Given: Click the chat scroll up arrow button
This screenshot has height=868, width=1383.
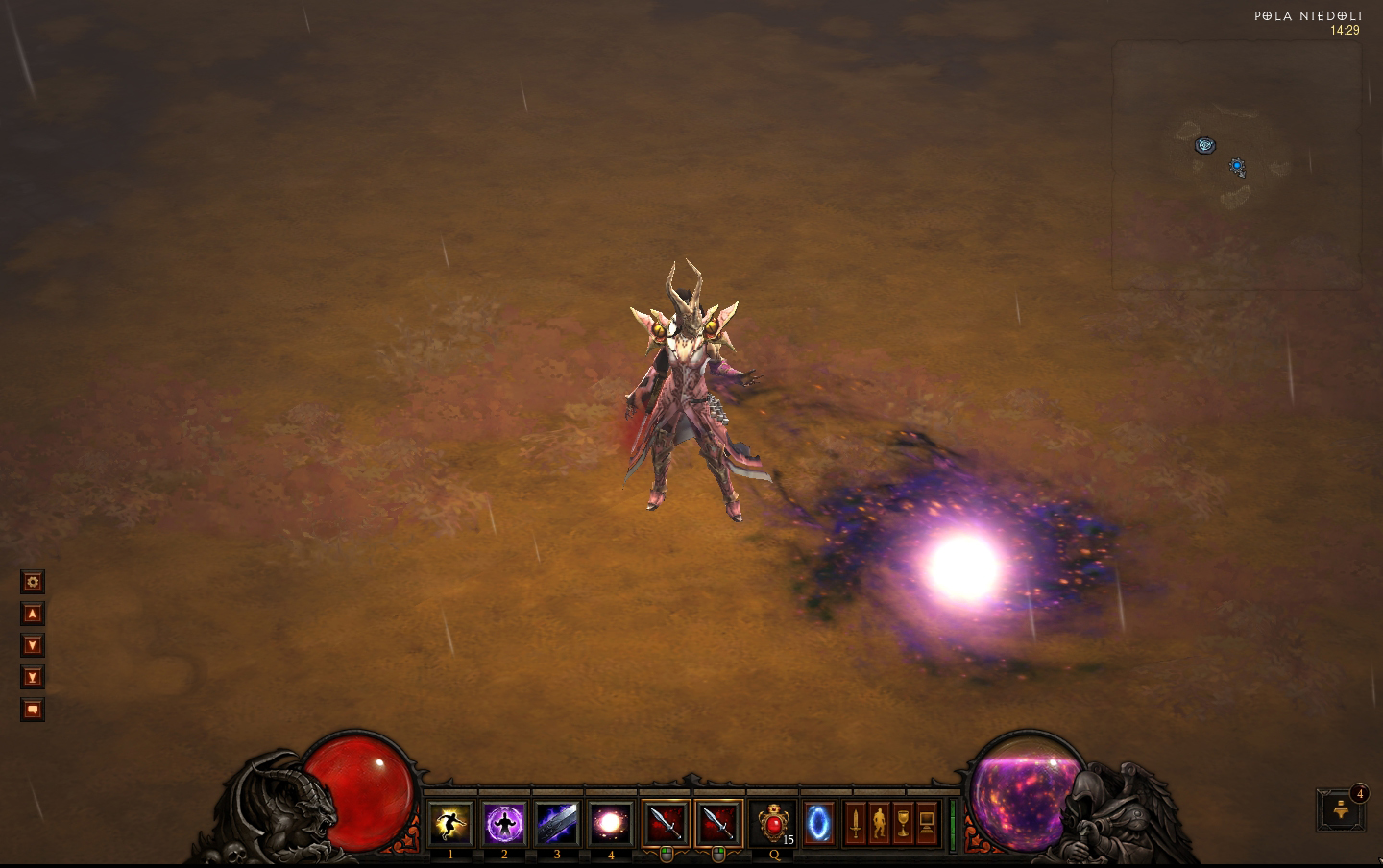Looking at the screenshot, I should pyautogui.click(x=33, y=614).
